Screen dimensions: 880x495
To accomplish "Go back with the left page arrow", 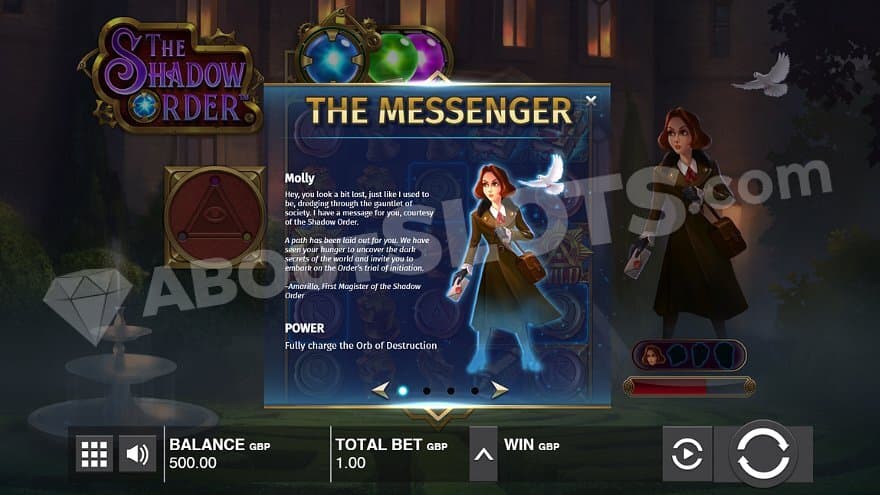I will [x=380, y=390].
